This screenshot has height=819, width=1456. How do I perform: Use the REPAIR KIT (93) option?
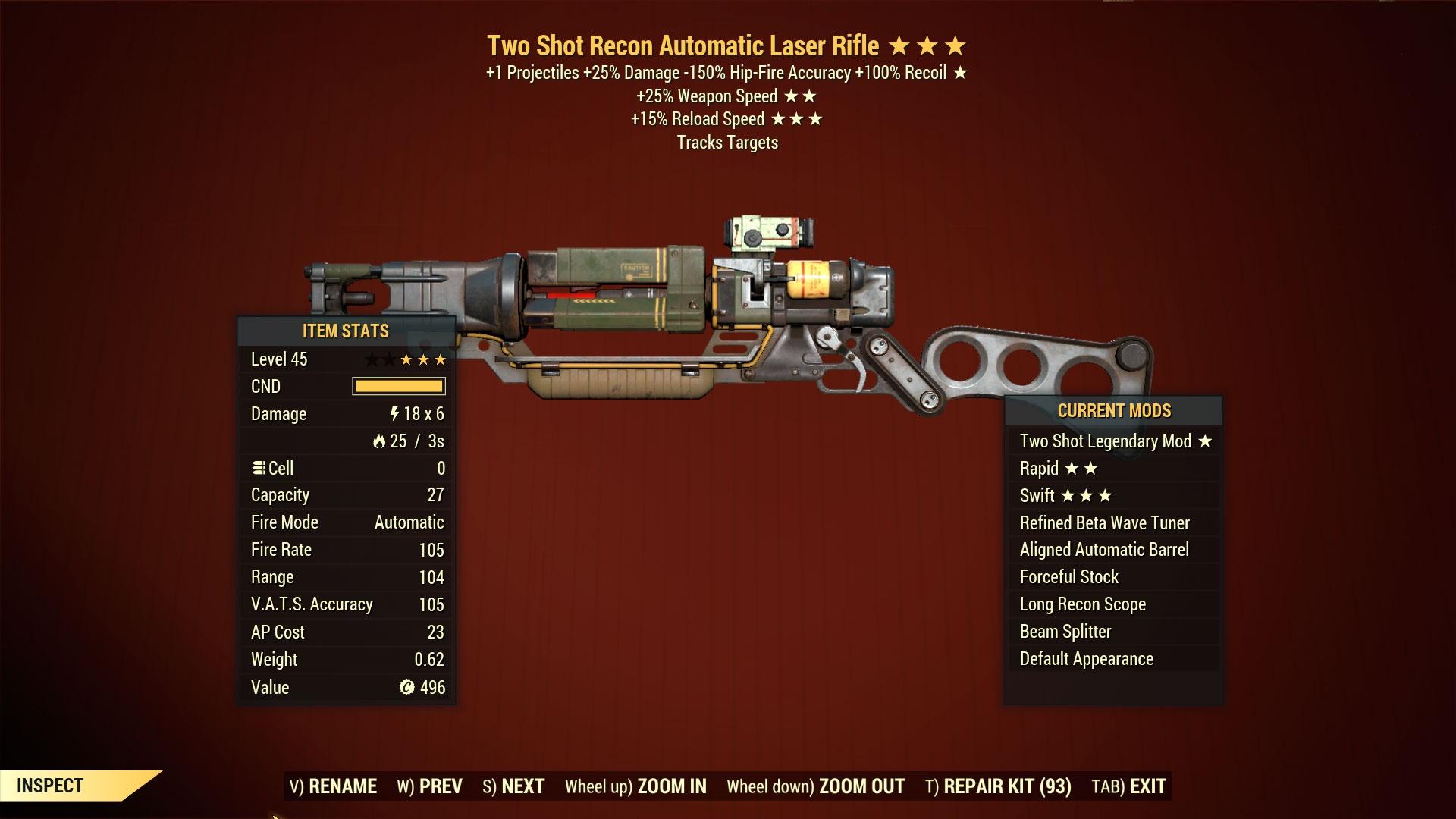[998, 786]
